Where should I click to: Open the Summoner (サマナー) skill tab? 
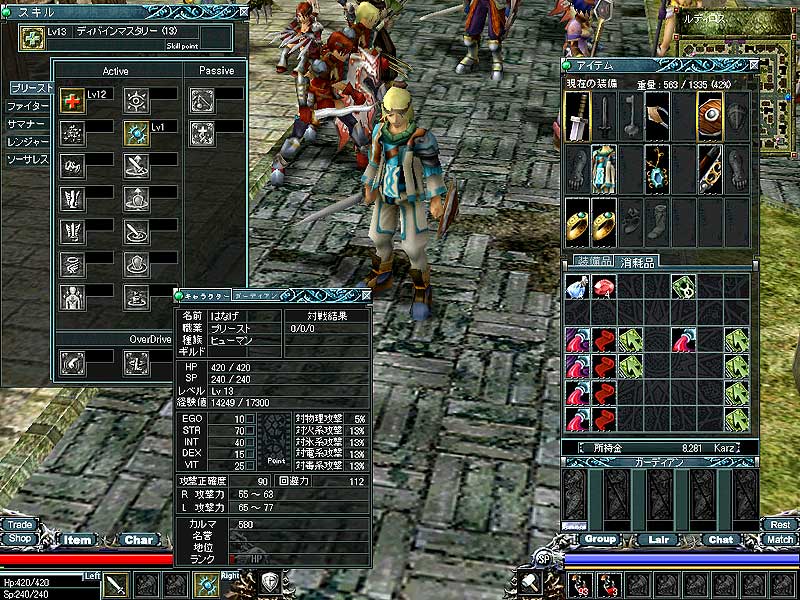pyautogui.click(x=26, y=124)
